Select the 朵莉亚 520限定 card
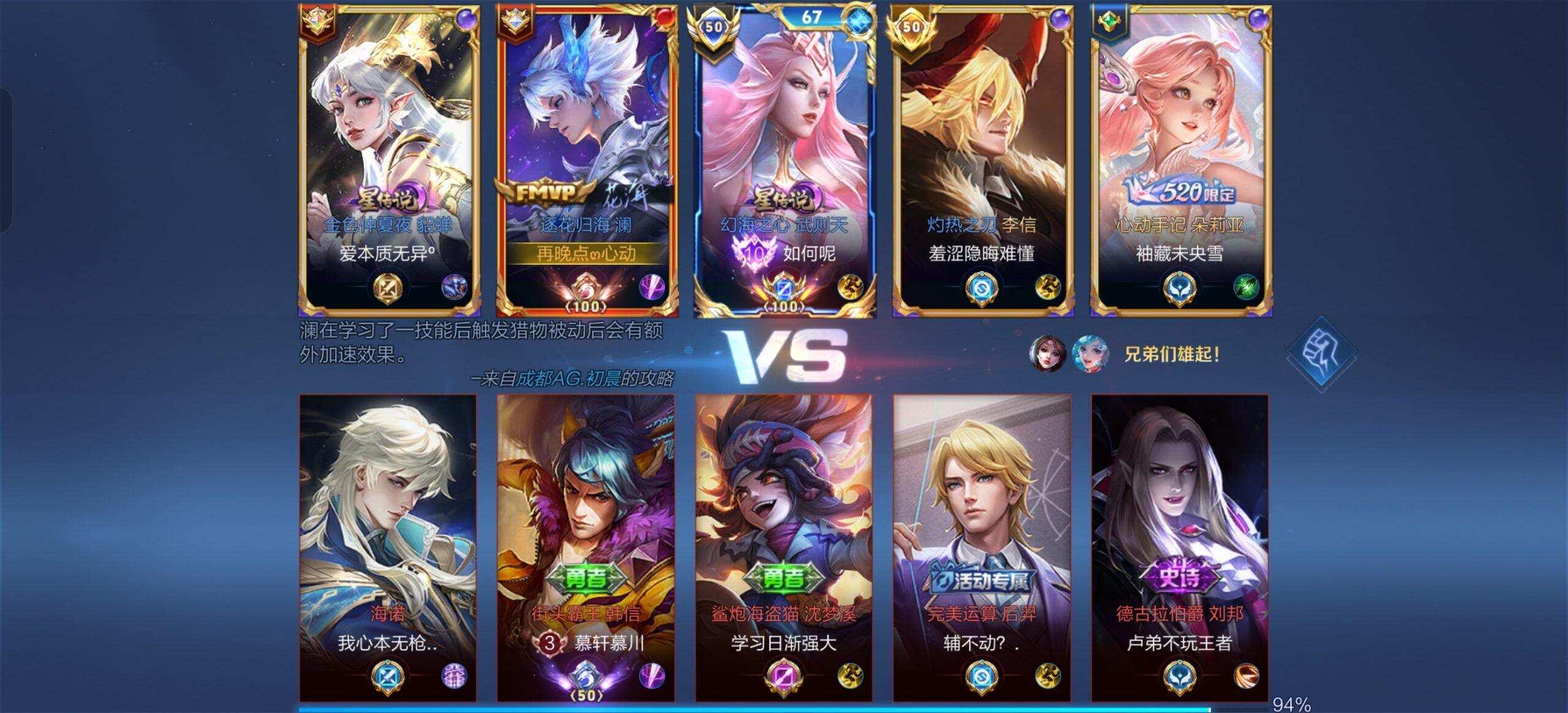1568x713 pixels. tap(1180, 160)
